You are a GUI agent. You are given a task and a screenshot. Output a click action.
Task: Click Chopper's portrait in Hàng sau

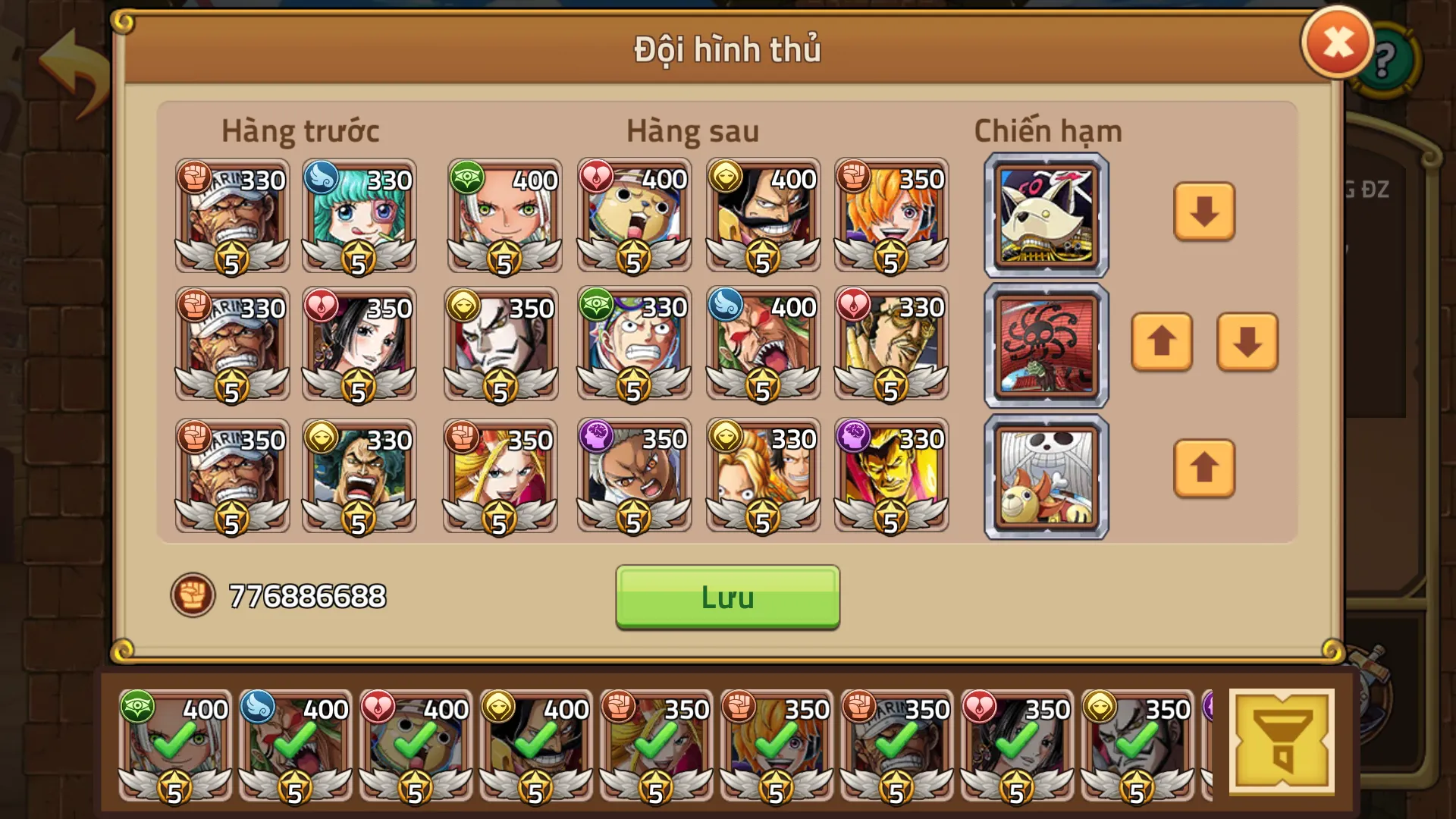coord(634,218)
